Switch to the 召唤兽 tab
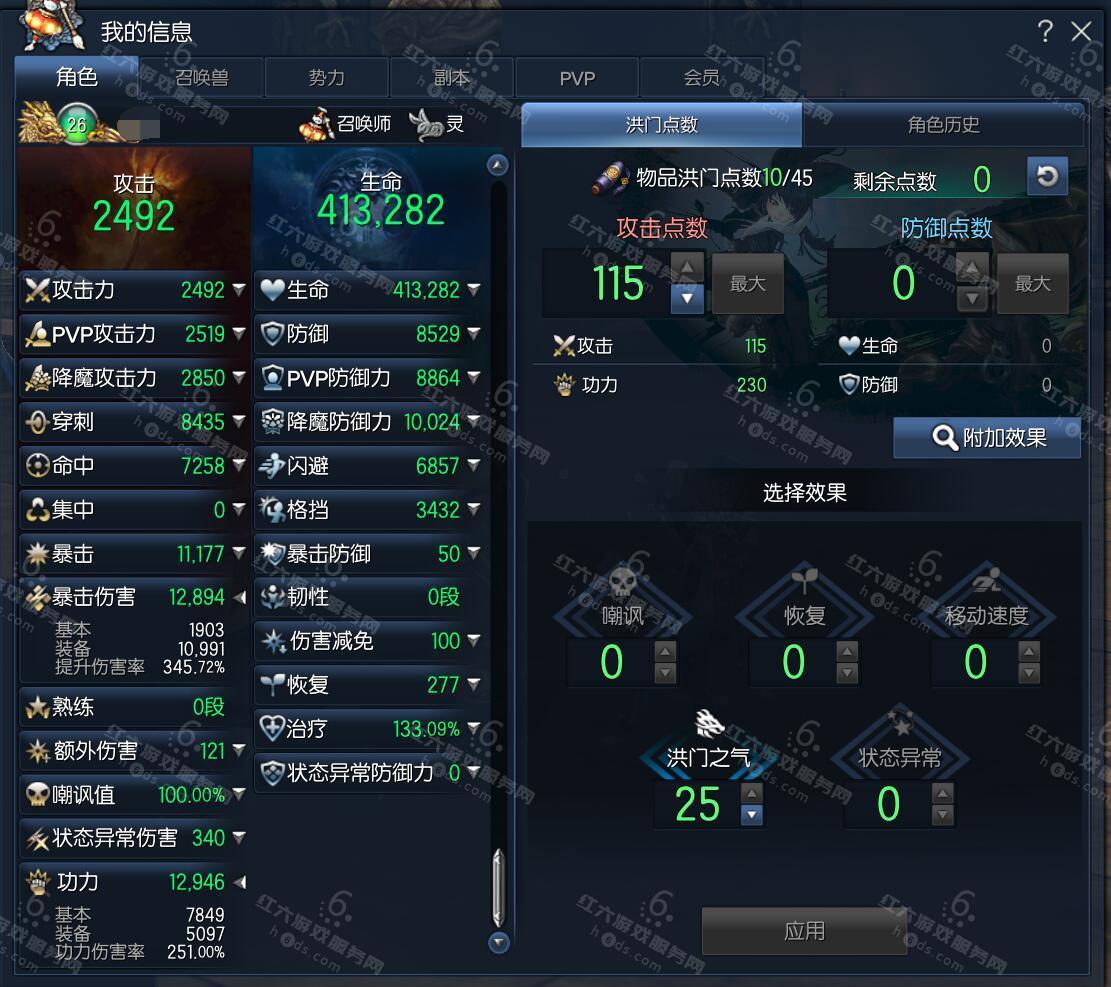Image resolution: width=1111 pixels, height=987 pixels. 201,78
